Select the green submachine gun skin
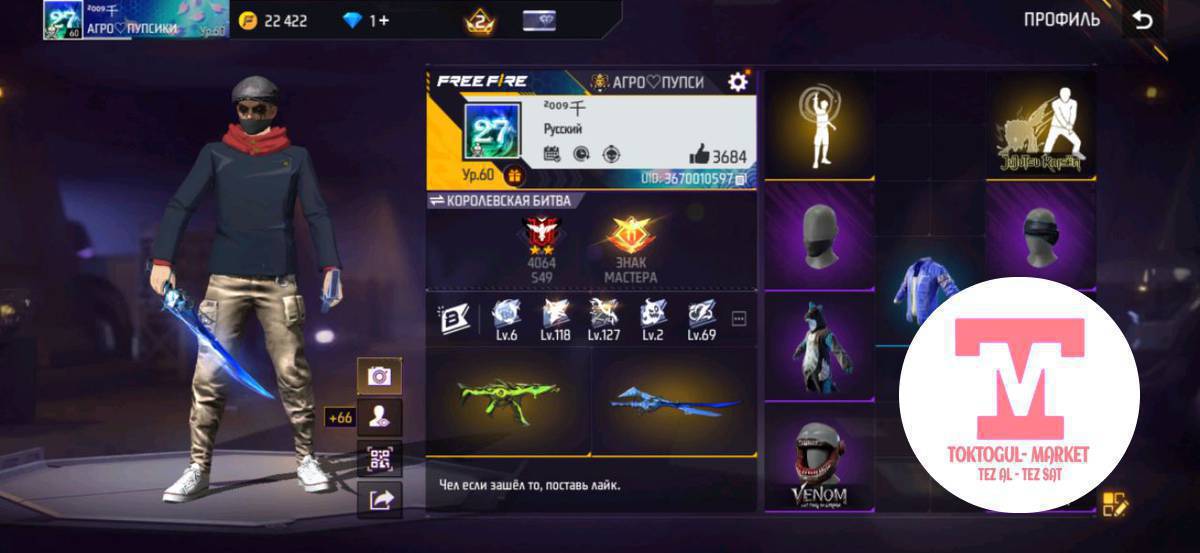Screen dimensions: 1200x553 507,398
